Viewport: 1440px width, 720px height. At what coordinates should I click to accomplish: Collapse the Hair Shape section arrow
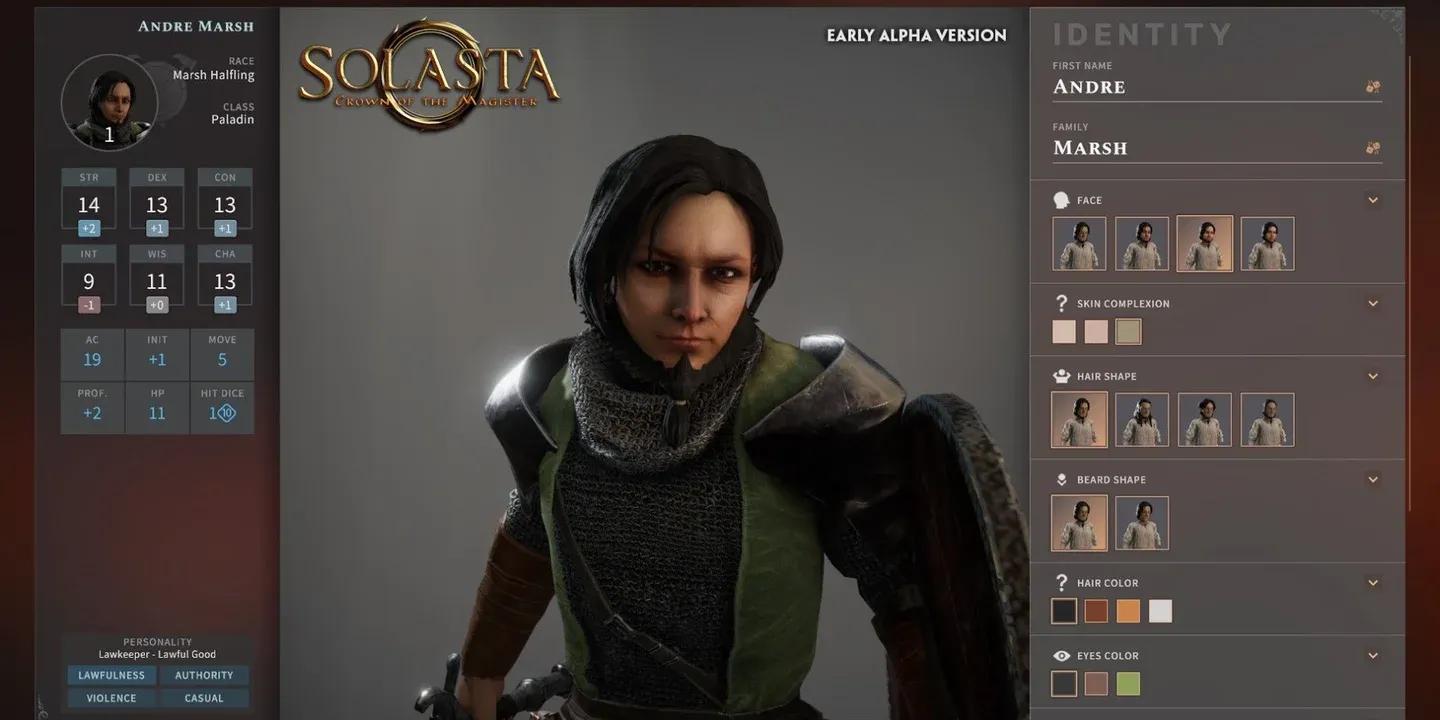pos(1373,376)
